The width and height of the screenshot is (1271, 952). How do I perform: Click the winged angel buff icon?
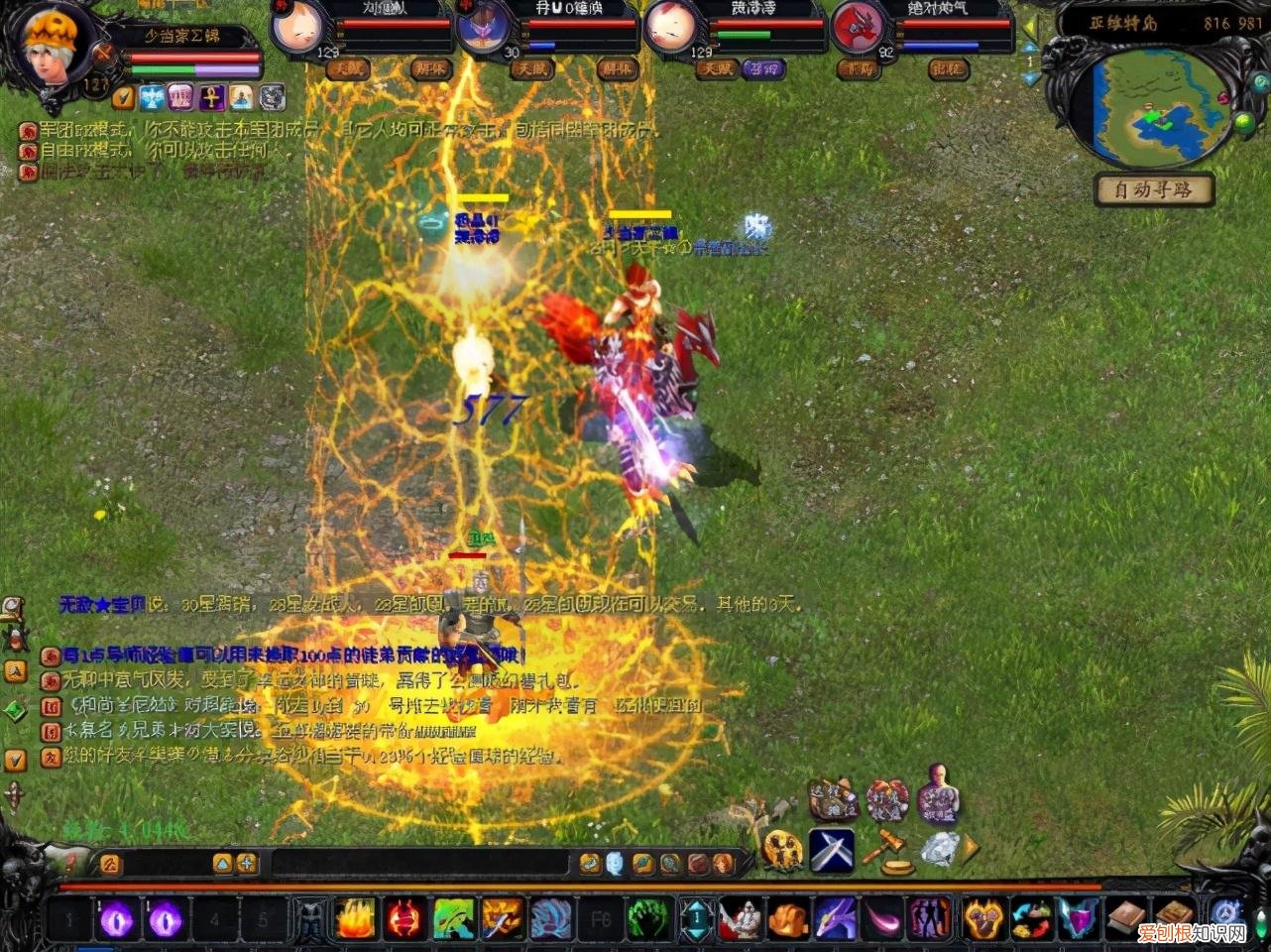[x=152, y=97]
